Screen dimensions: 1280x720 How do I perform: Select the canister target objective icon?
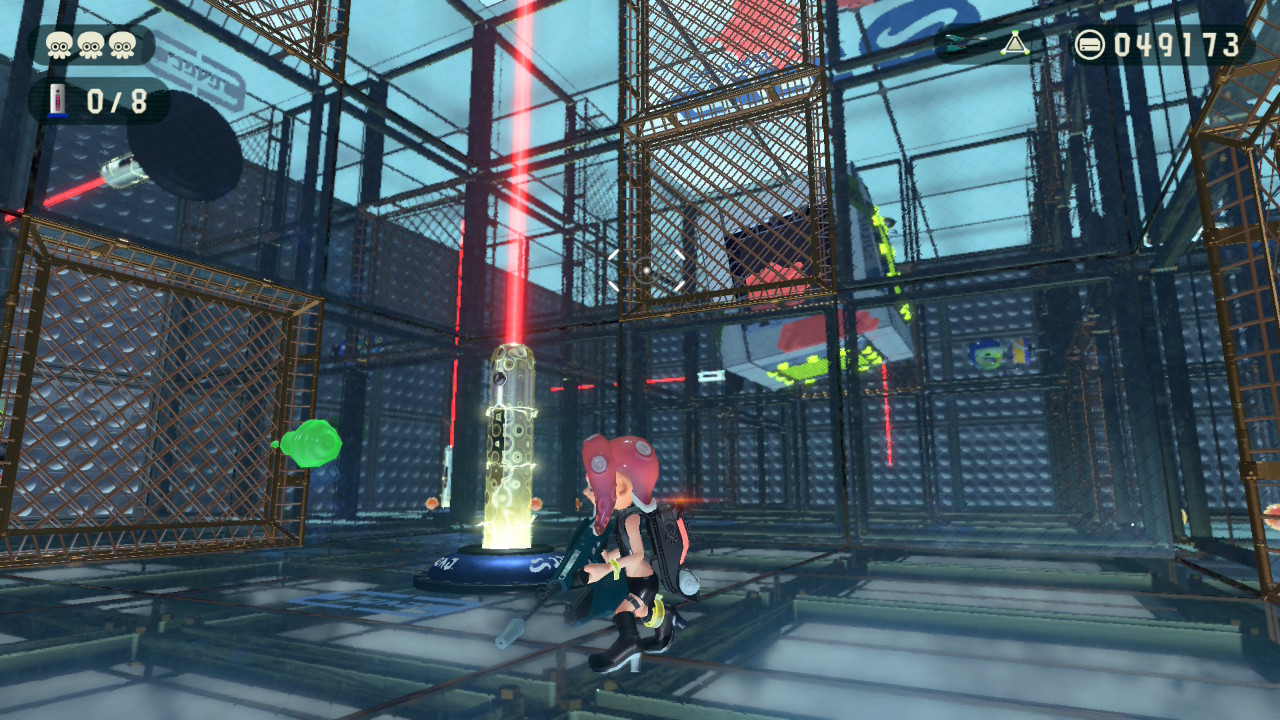coord(60,101)
